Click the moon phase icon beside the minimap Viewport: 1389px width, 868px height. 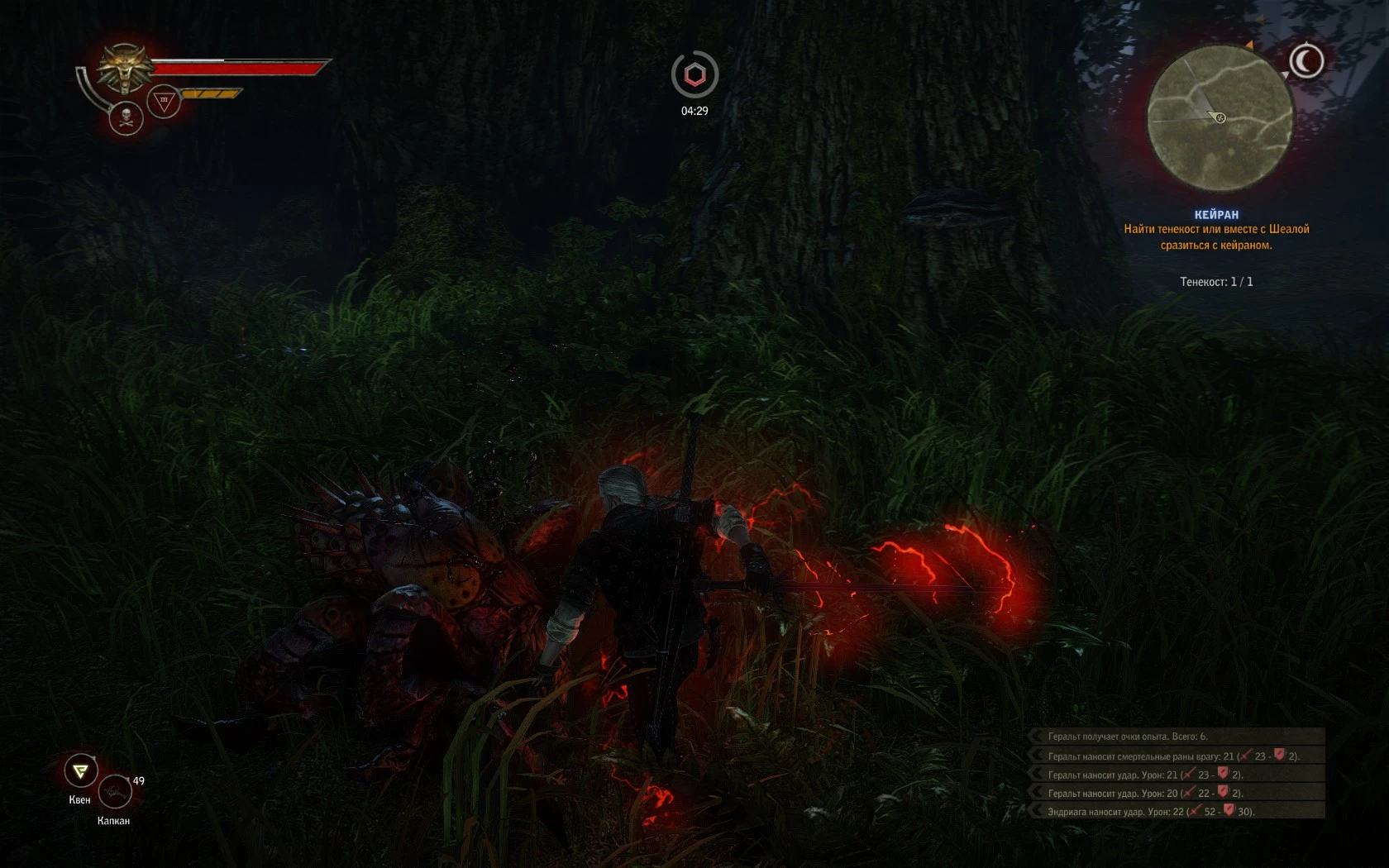coord(1309,60)
